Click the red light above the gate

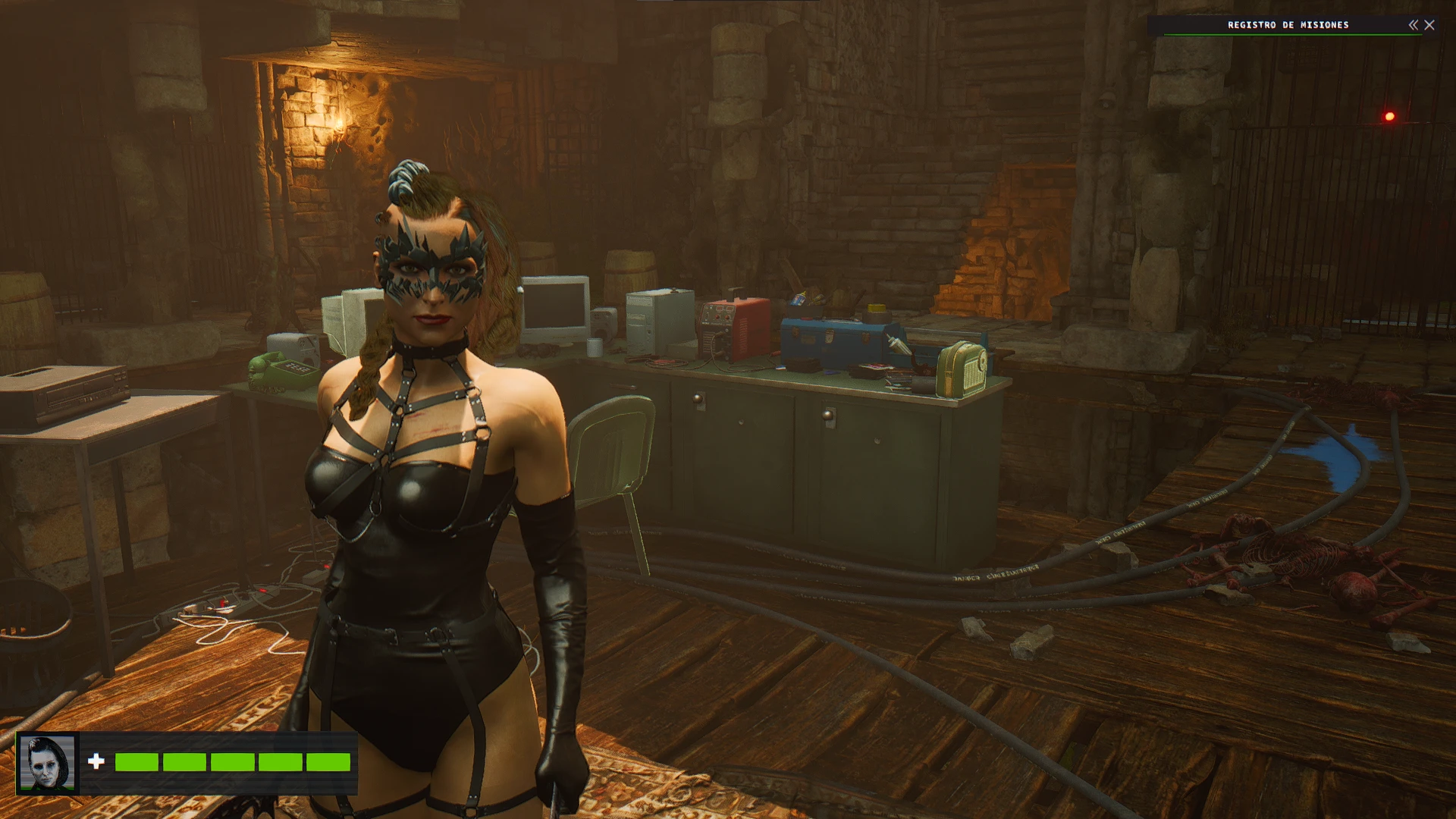1389,116
